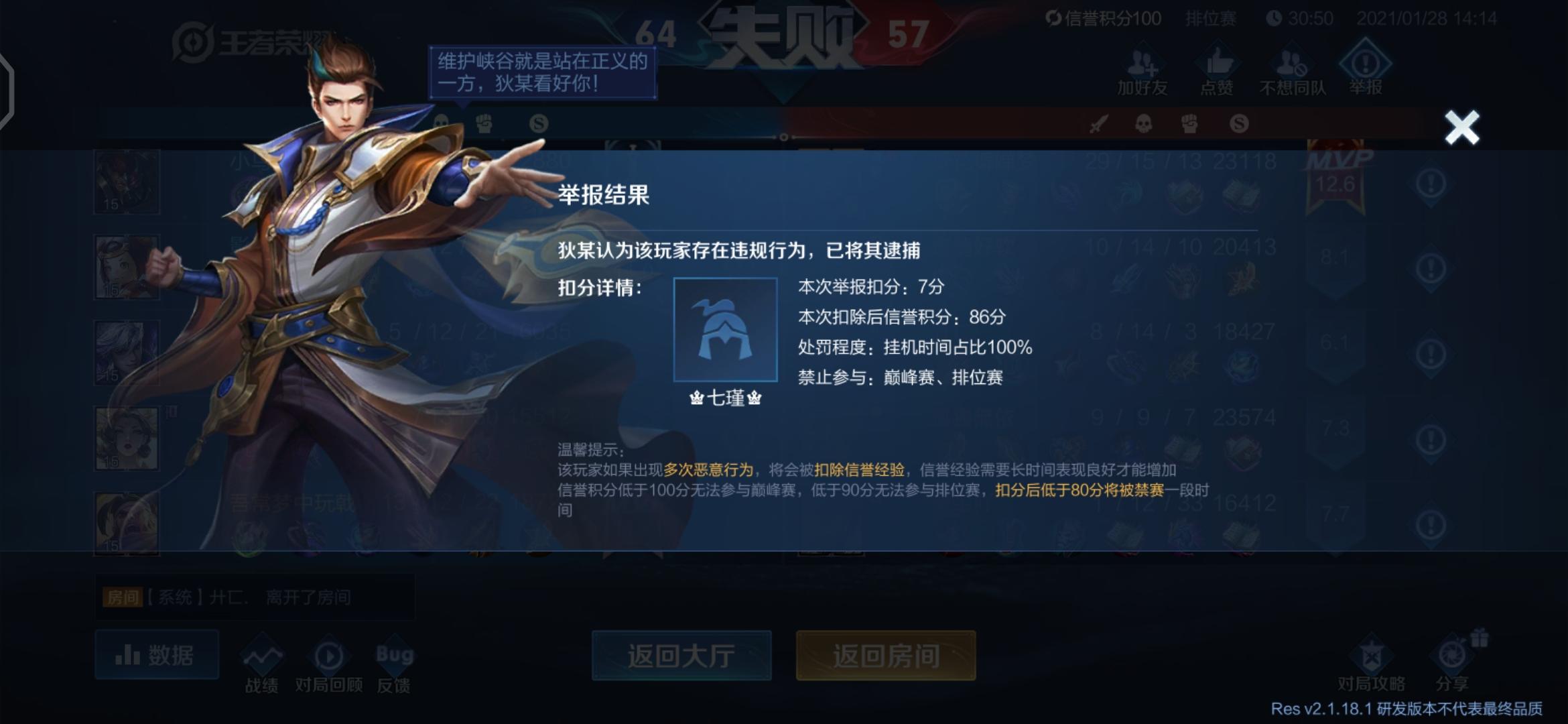
Task: Click the 数据 data panel icon
Action: pos(155,655)
